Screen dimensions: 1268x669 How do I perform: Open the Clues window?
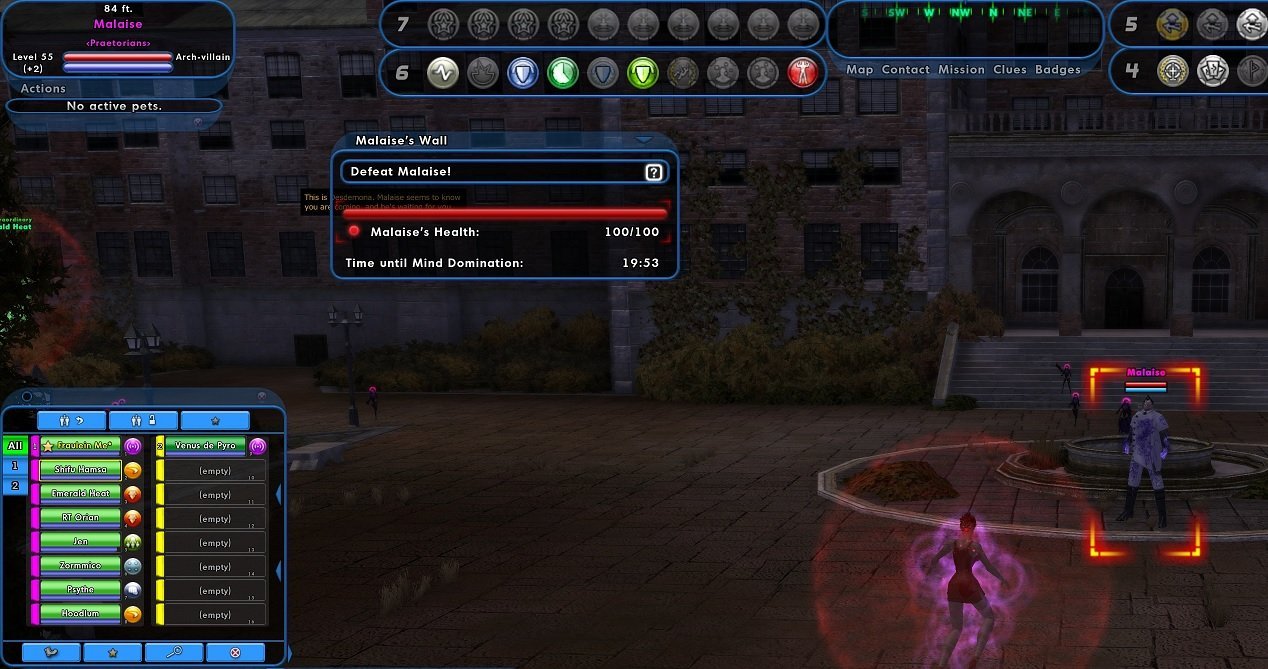1009,70
